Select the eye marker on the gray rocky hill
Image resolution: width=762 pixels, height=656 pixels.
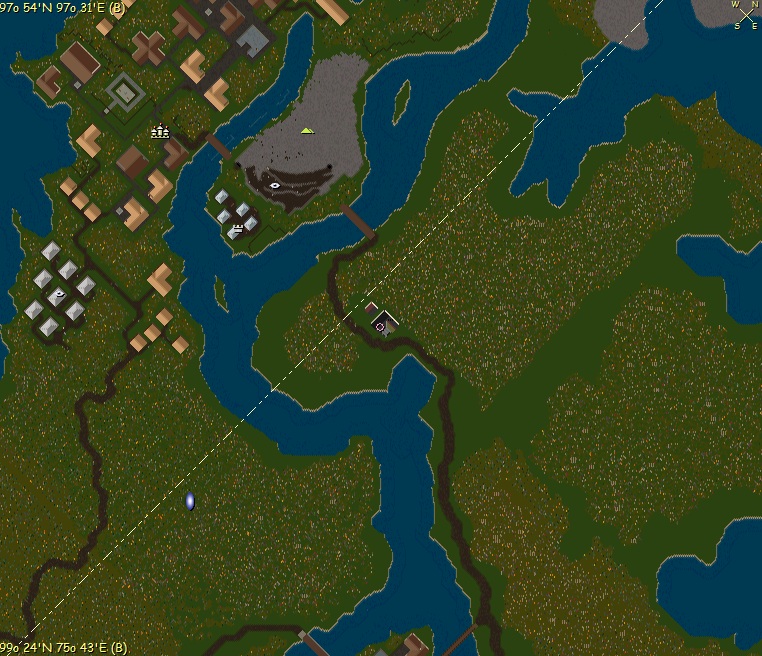pyautogui.click(x=275, y=185)
